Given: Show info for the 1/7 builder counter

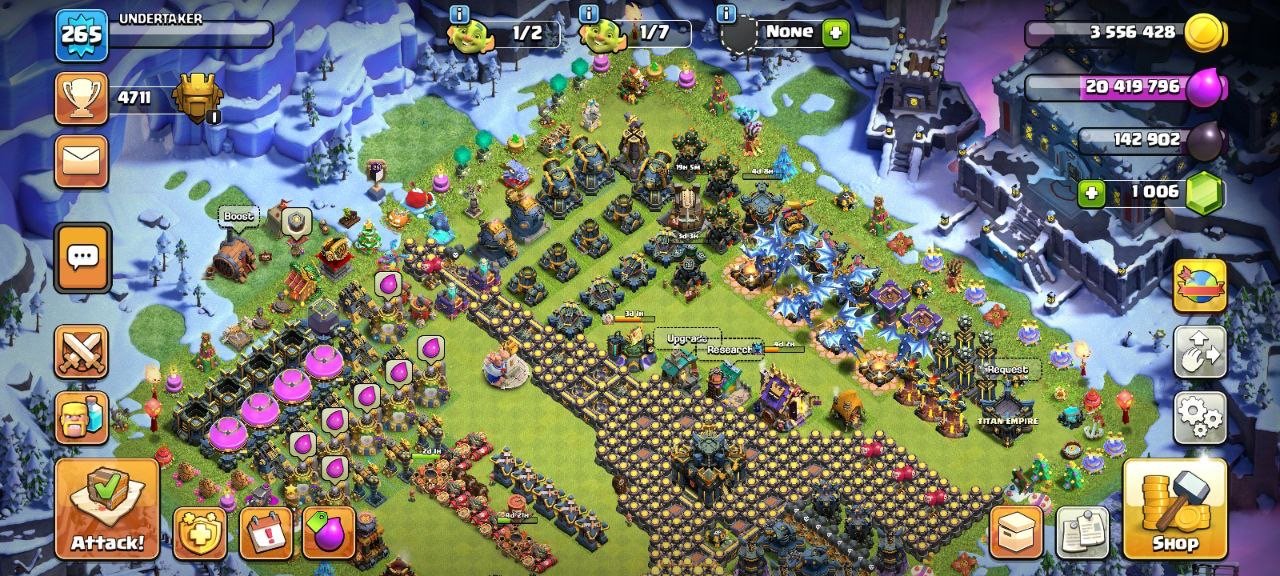Looking at the screenshot, I should point(590,14).
